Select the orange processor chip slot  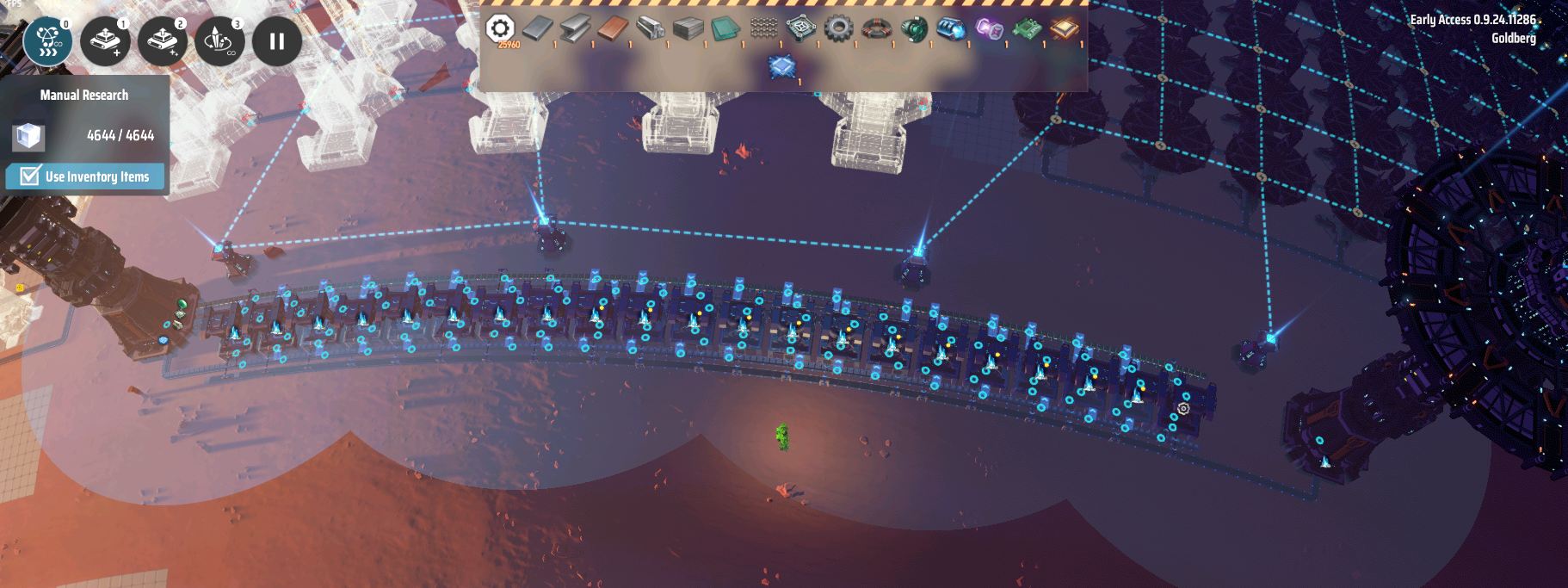pyautogui.click(x=1064, y=29)
